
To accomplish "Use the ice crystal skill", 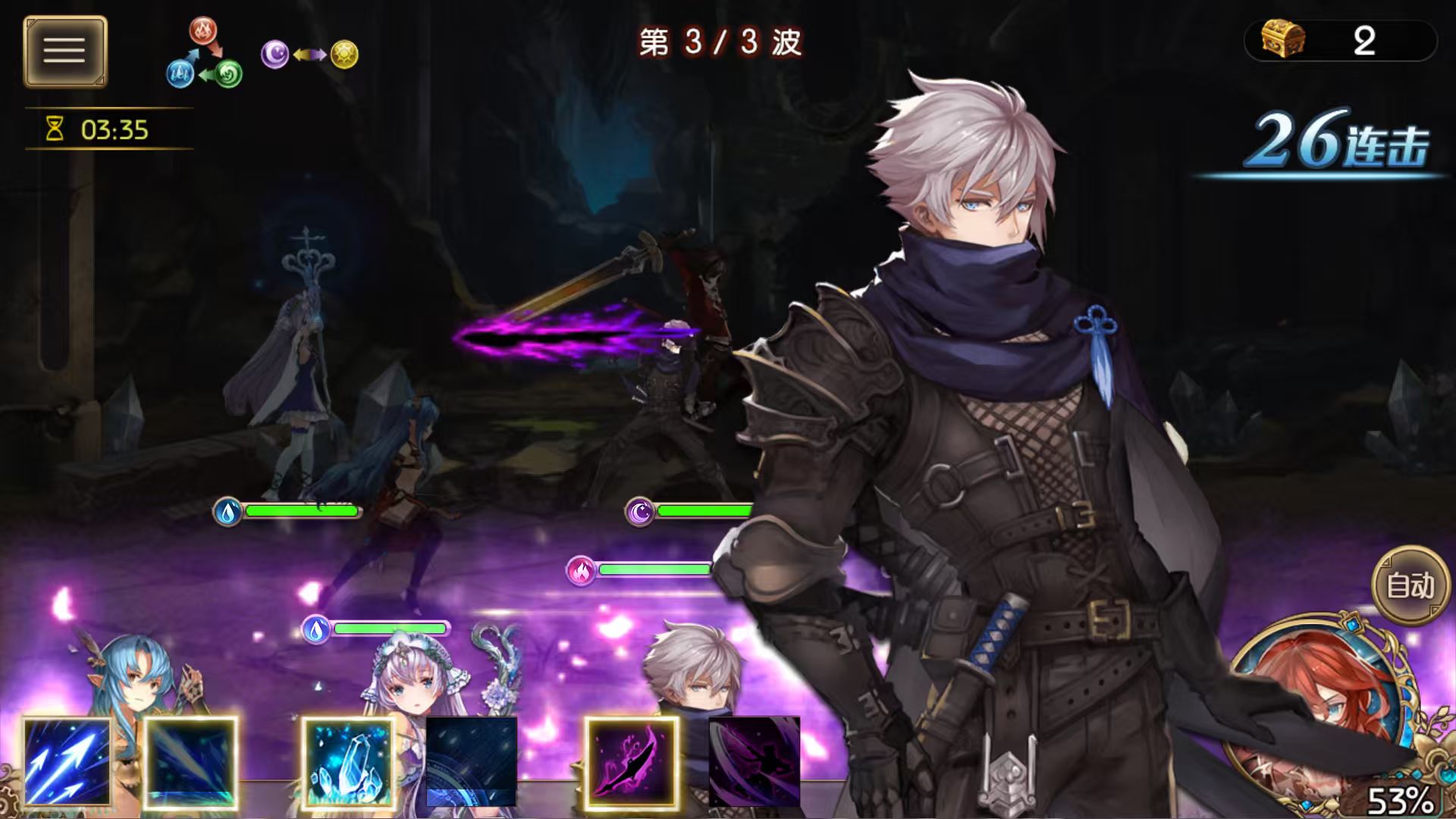I will click(348, 761).
